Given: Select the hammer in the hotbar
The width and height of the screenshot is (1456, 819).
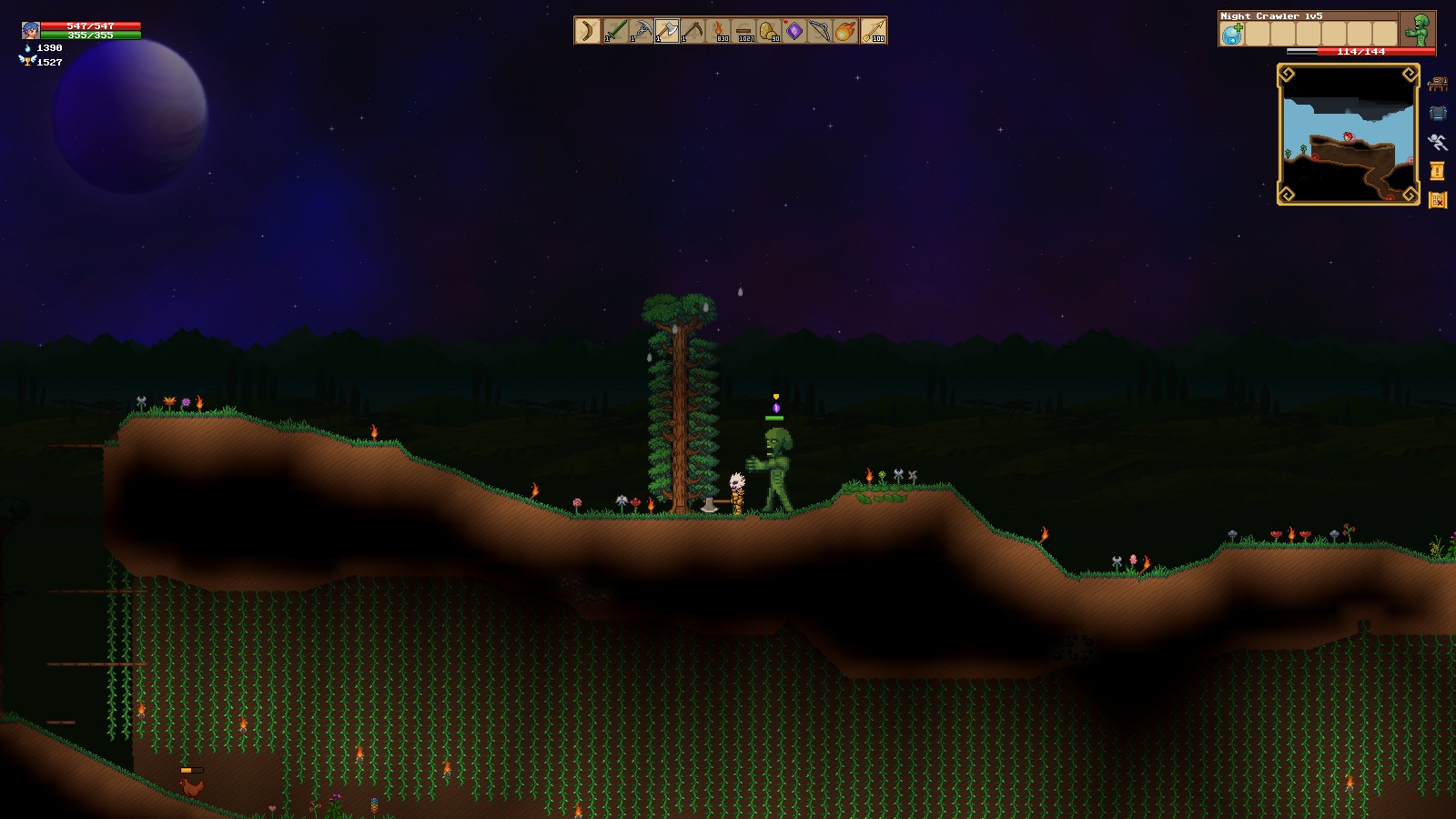Looking at the screenshot, I should pyautogui.click(x=693, y=30).
